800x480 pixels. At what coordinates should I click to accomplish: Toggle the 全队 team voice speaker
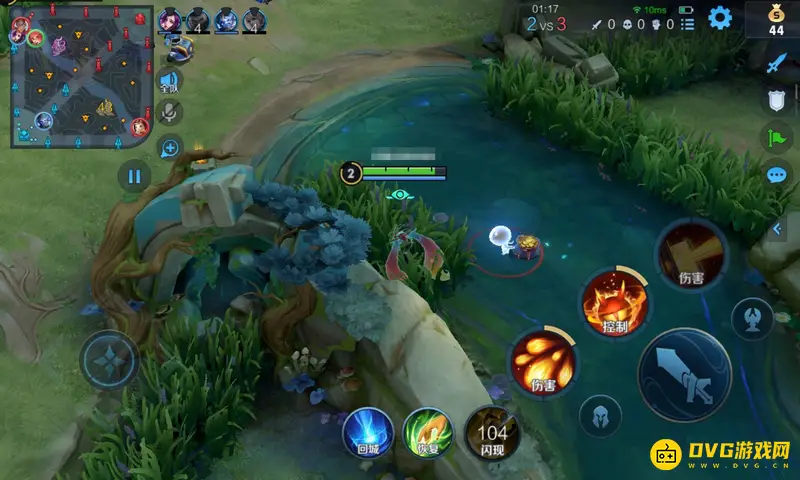pyautogui.click(x=170, y=82)
